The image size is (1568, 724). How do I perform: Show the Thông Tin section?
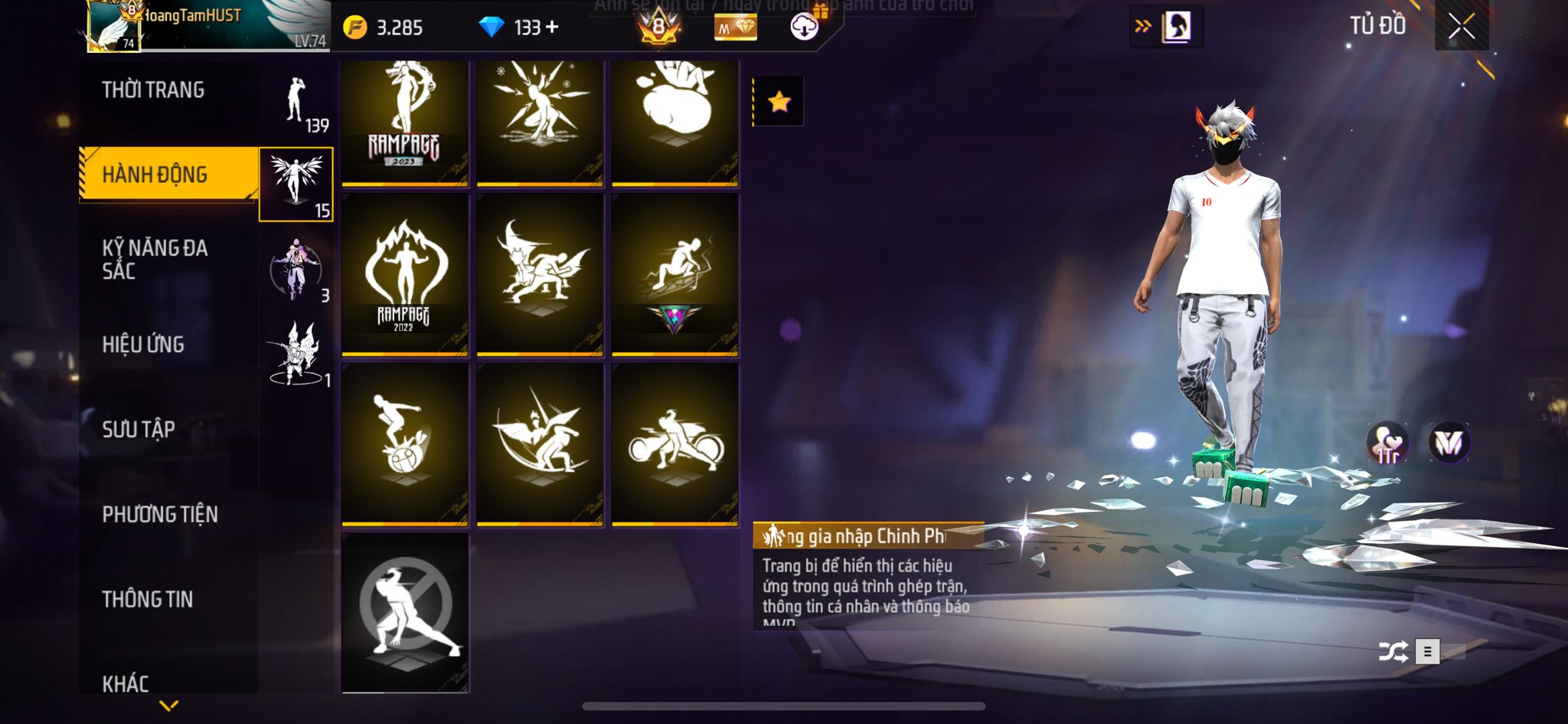[148, 599]
